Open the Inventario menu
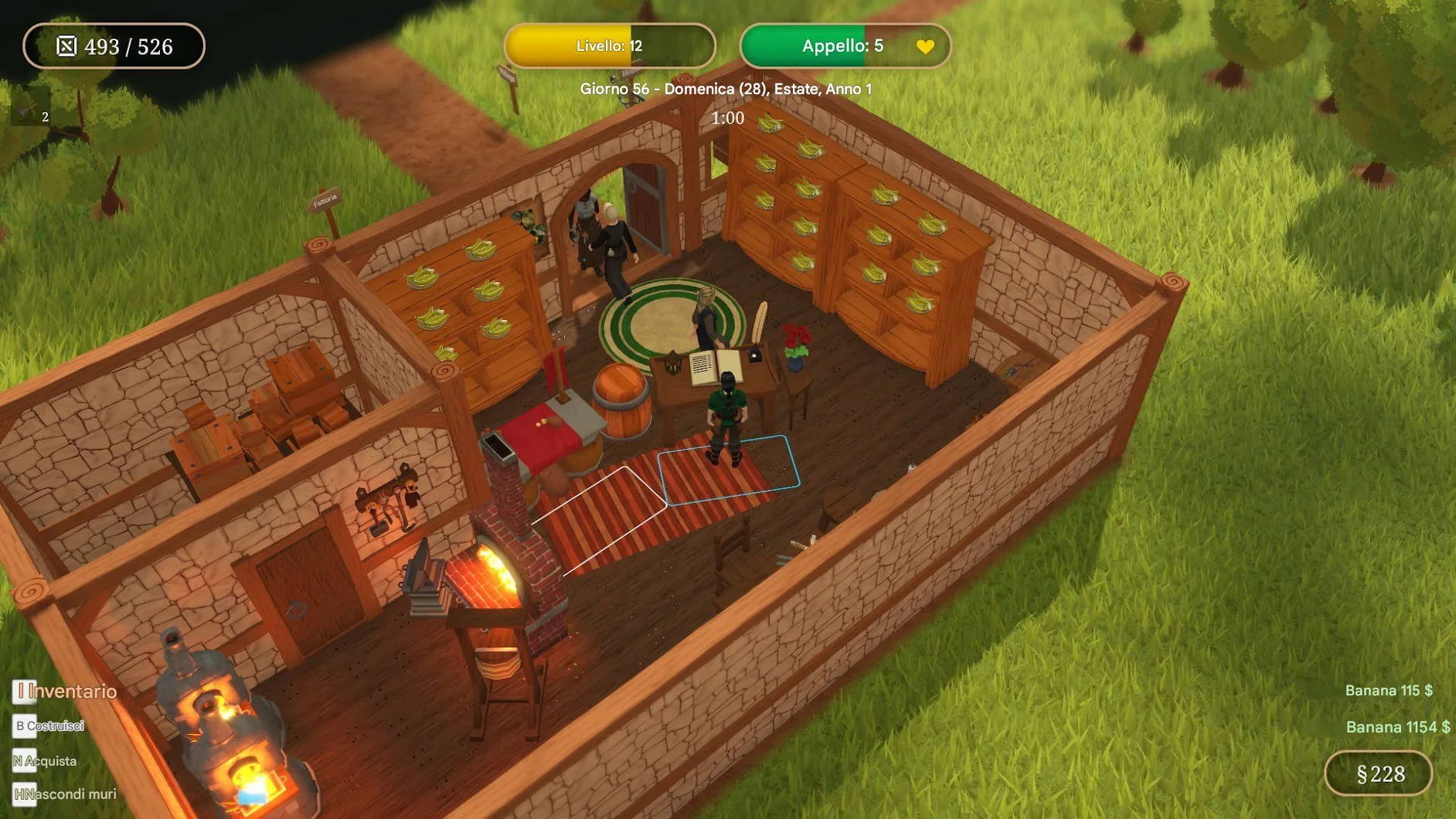The width and height of the screenshot is (1456, 819). pyautogui.click(x=66, y=692)
